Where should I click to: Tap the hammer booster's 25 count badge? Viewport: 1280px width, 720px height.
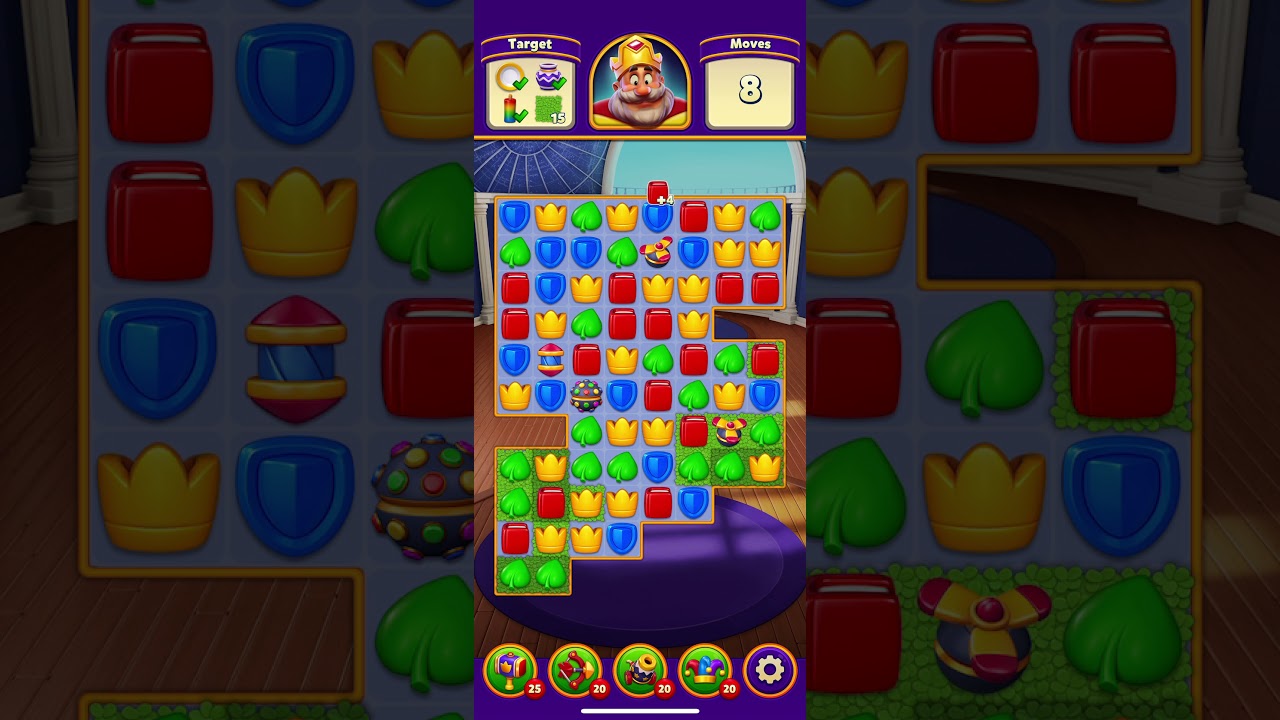click(535, 687)
